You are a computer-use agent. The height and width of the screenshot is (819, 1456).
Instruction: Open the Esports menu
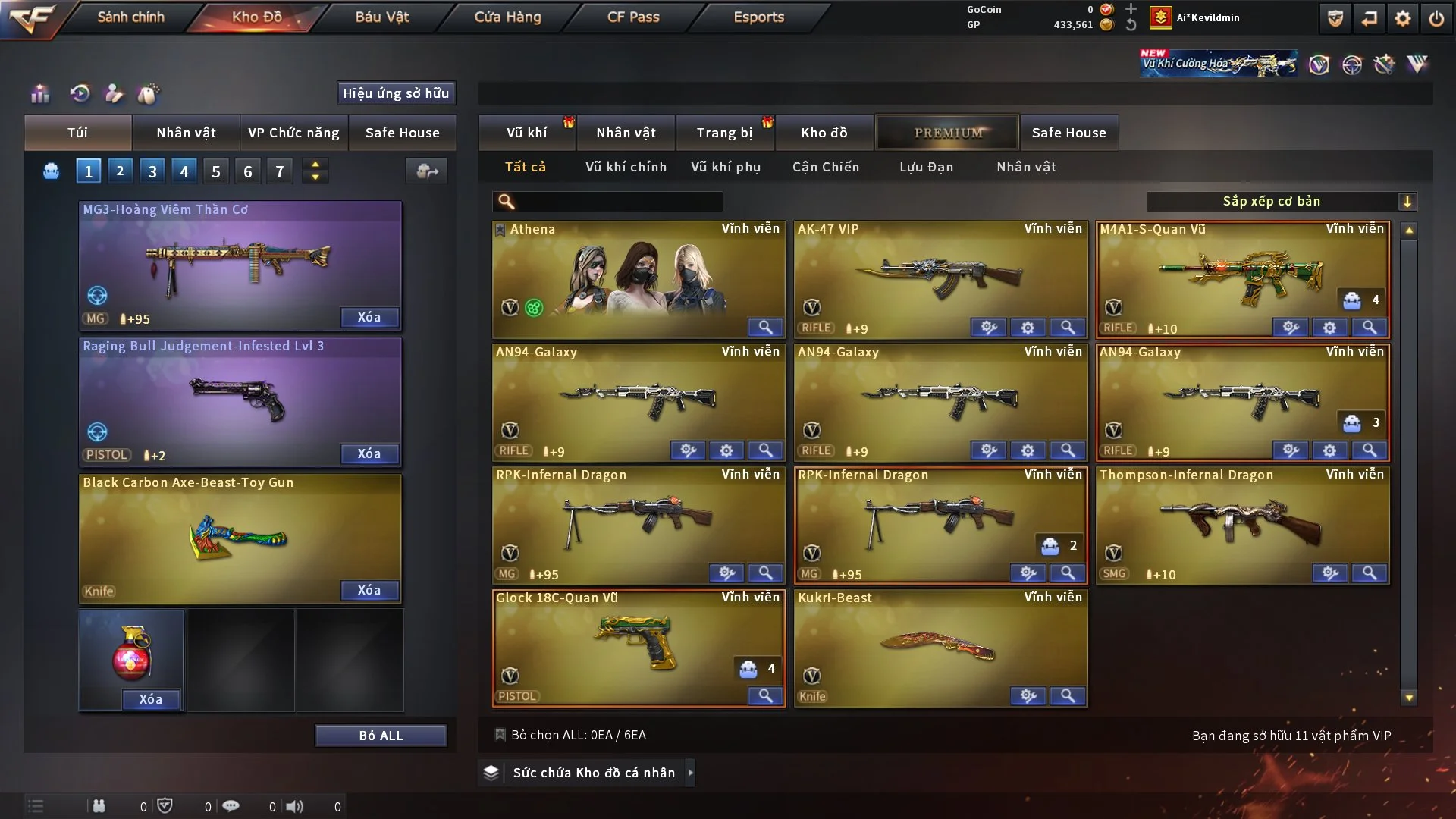coord(758,17)
